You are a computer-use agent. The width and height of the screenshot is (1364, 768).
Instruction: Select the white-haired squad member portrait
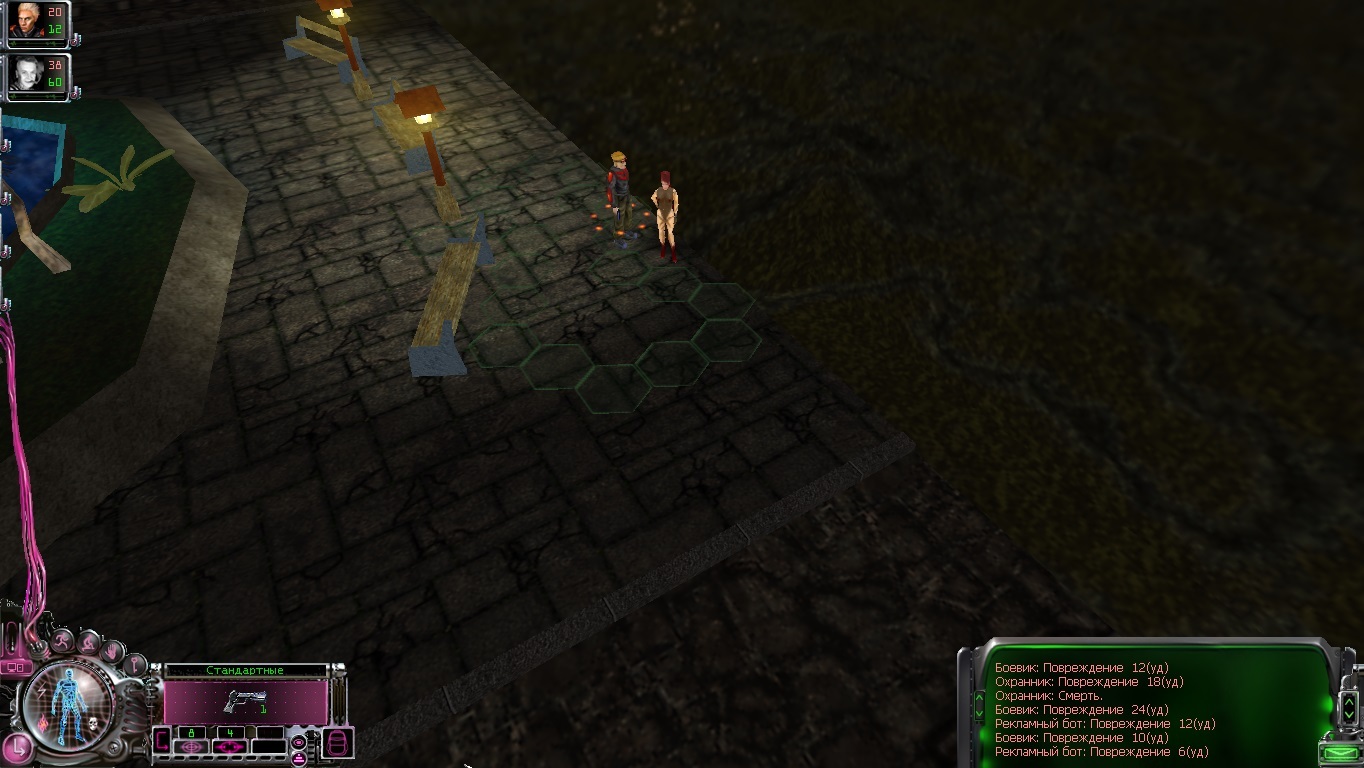click(27, 20)
